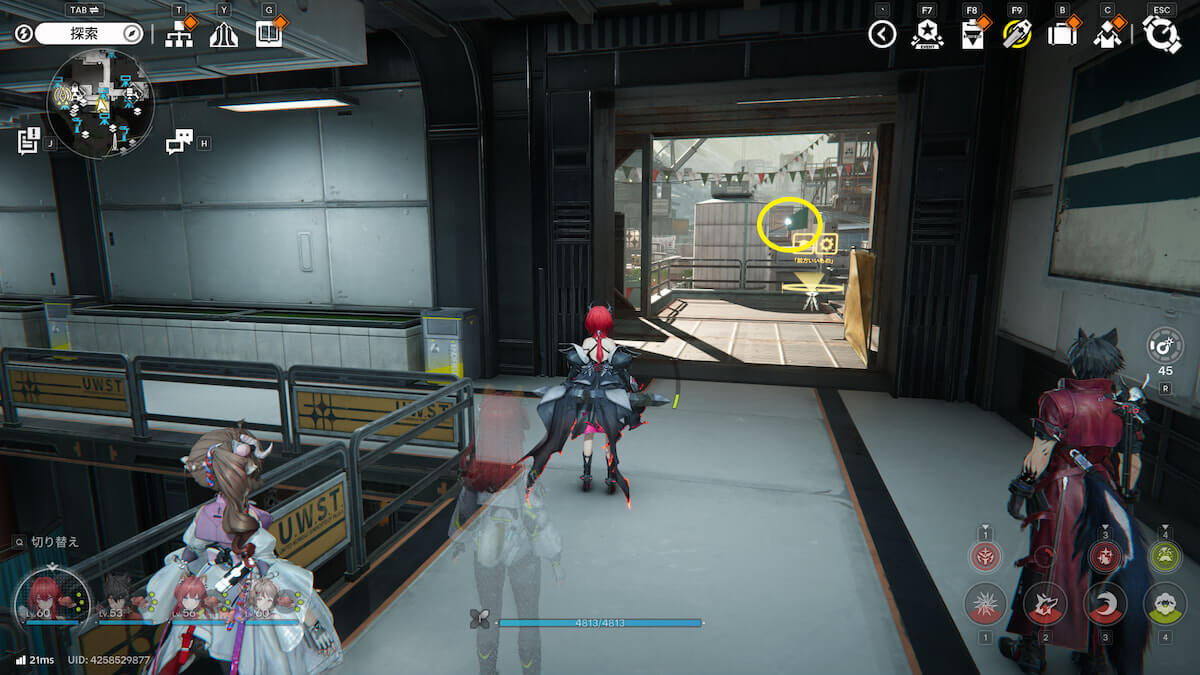Open the chat speech bubbles icon
1200x675 pixels.
click(179, 143)
